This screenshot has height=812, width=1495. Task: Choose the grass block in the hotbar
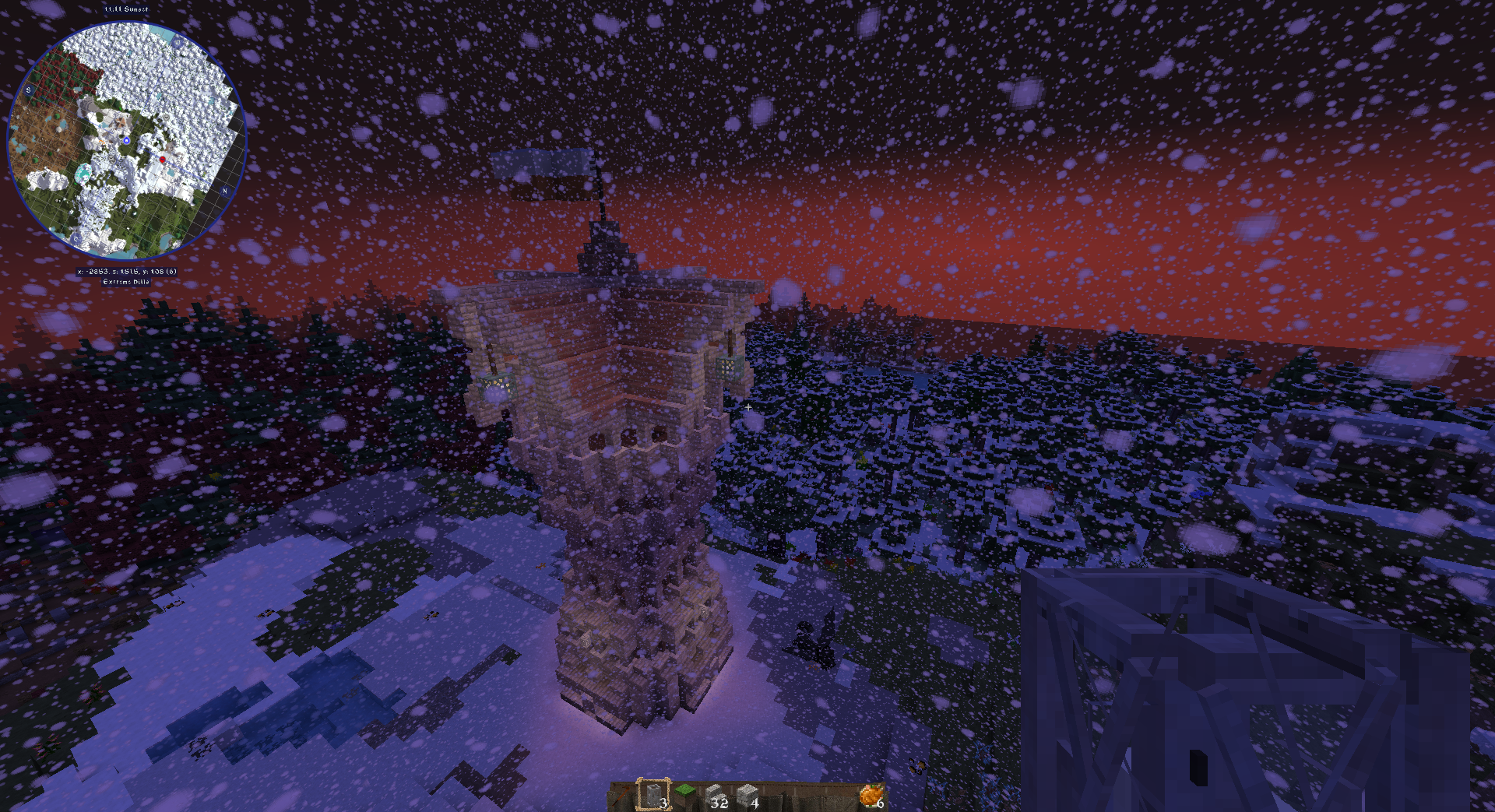pyautogui.click(x=684, y=796)
